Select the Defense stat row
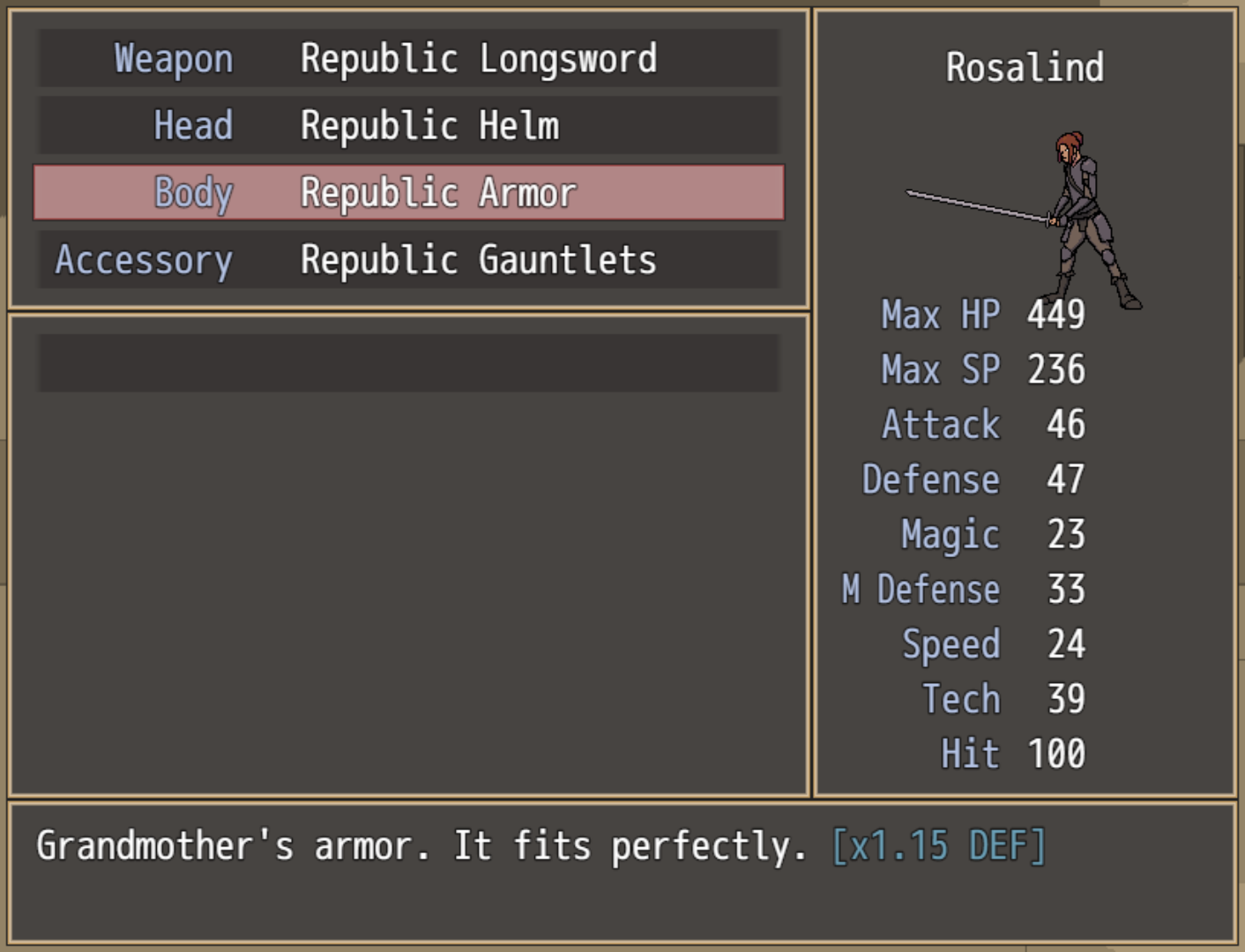1245x952 pixels. (x=970, y=479)
